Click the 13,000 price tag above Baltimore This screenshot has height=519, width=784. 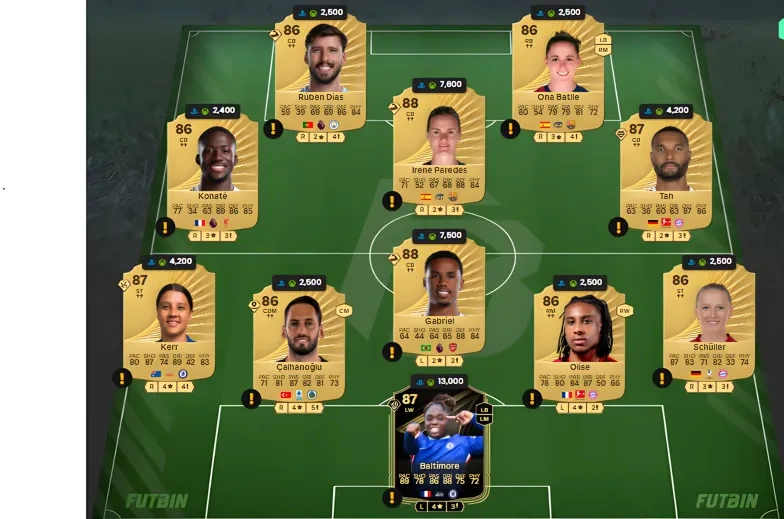[x=439, y=381]
